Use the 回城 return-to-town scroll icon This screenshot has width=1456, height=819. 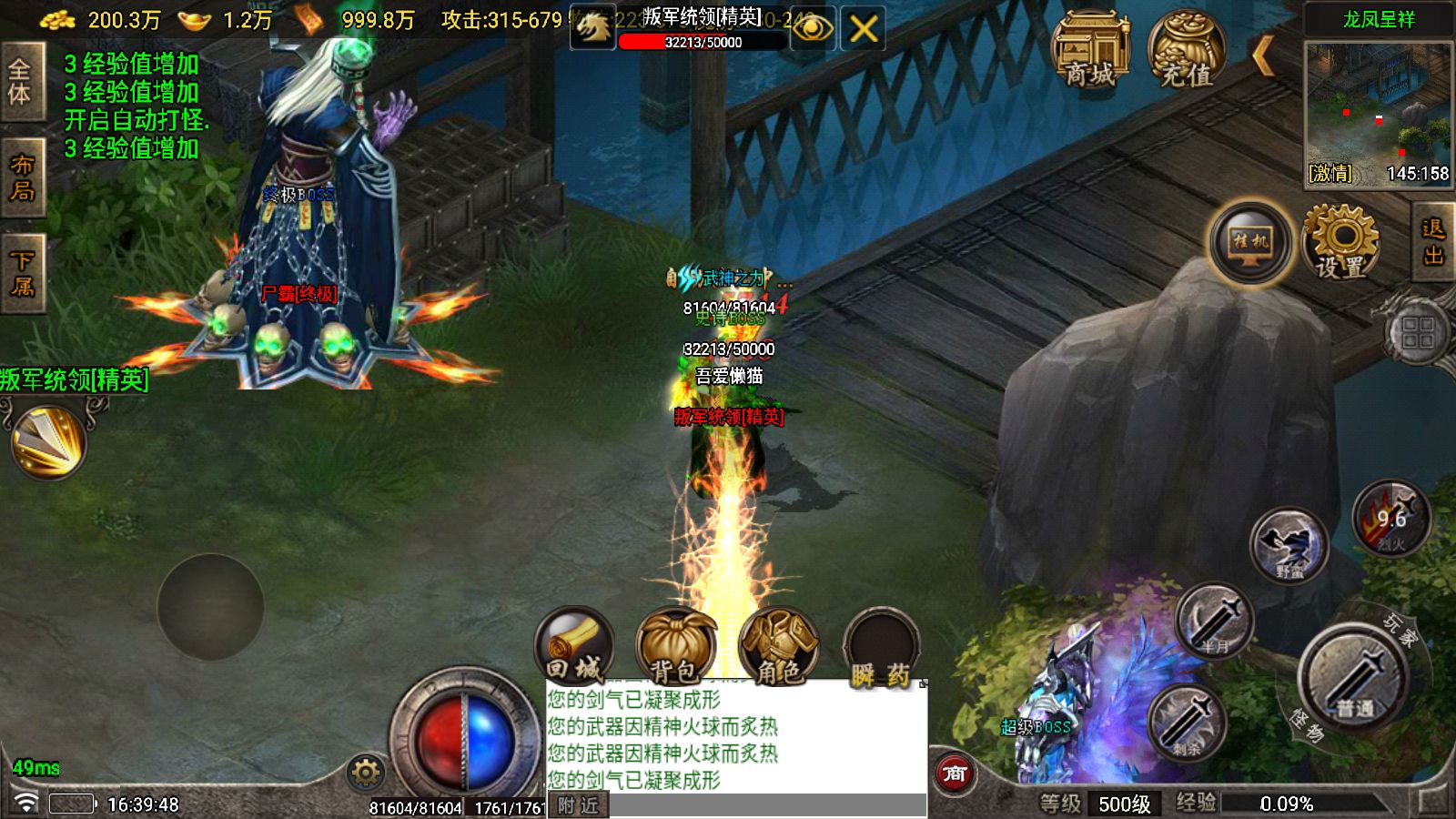(573, 646)
